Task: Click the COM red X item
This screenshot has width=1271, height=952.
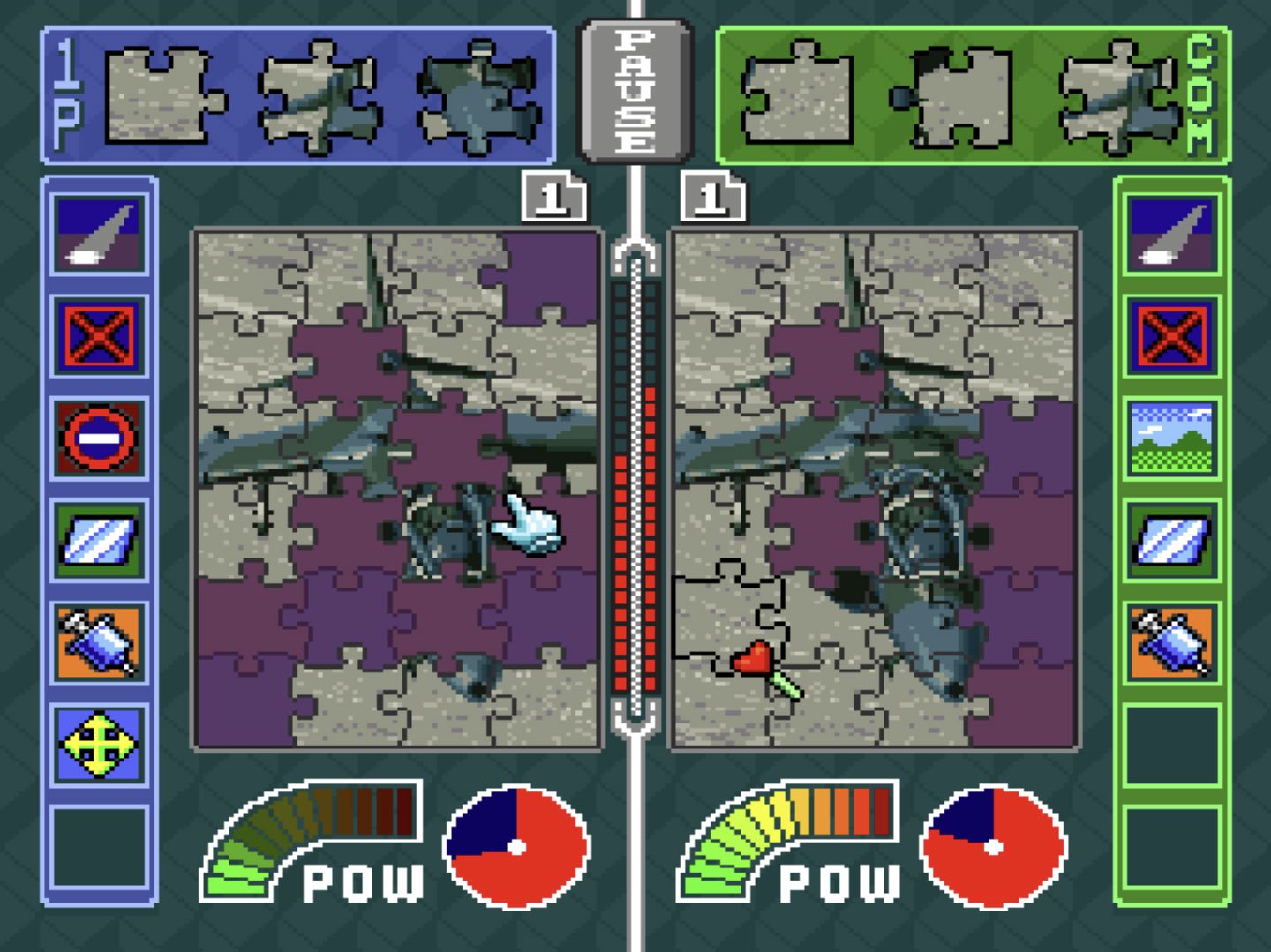Action: click(1171, 336)
